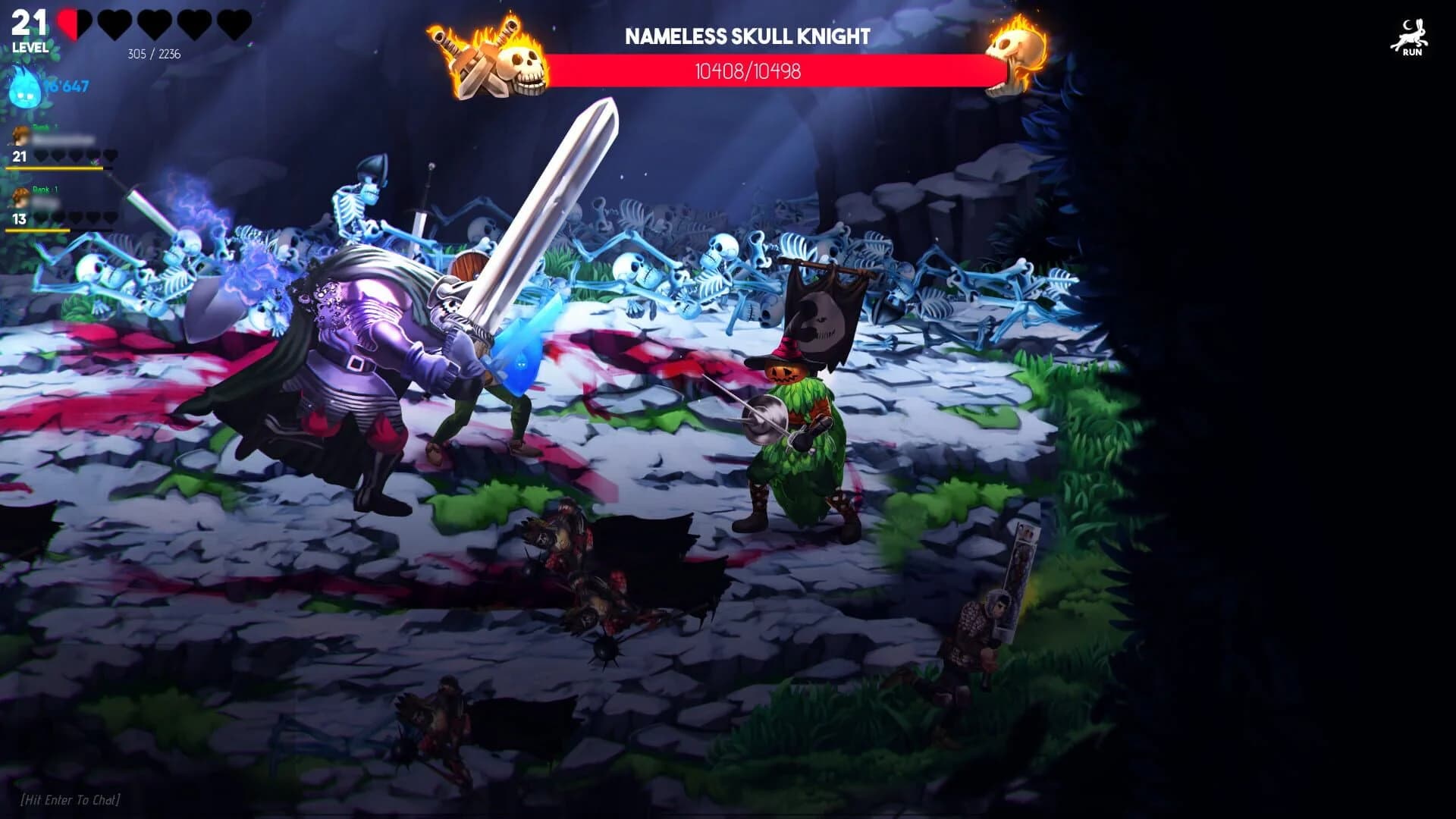Toggle the third heart of level 21 teammate
Viewport: 1456px width, 819px height.
pos(74,155)
